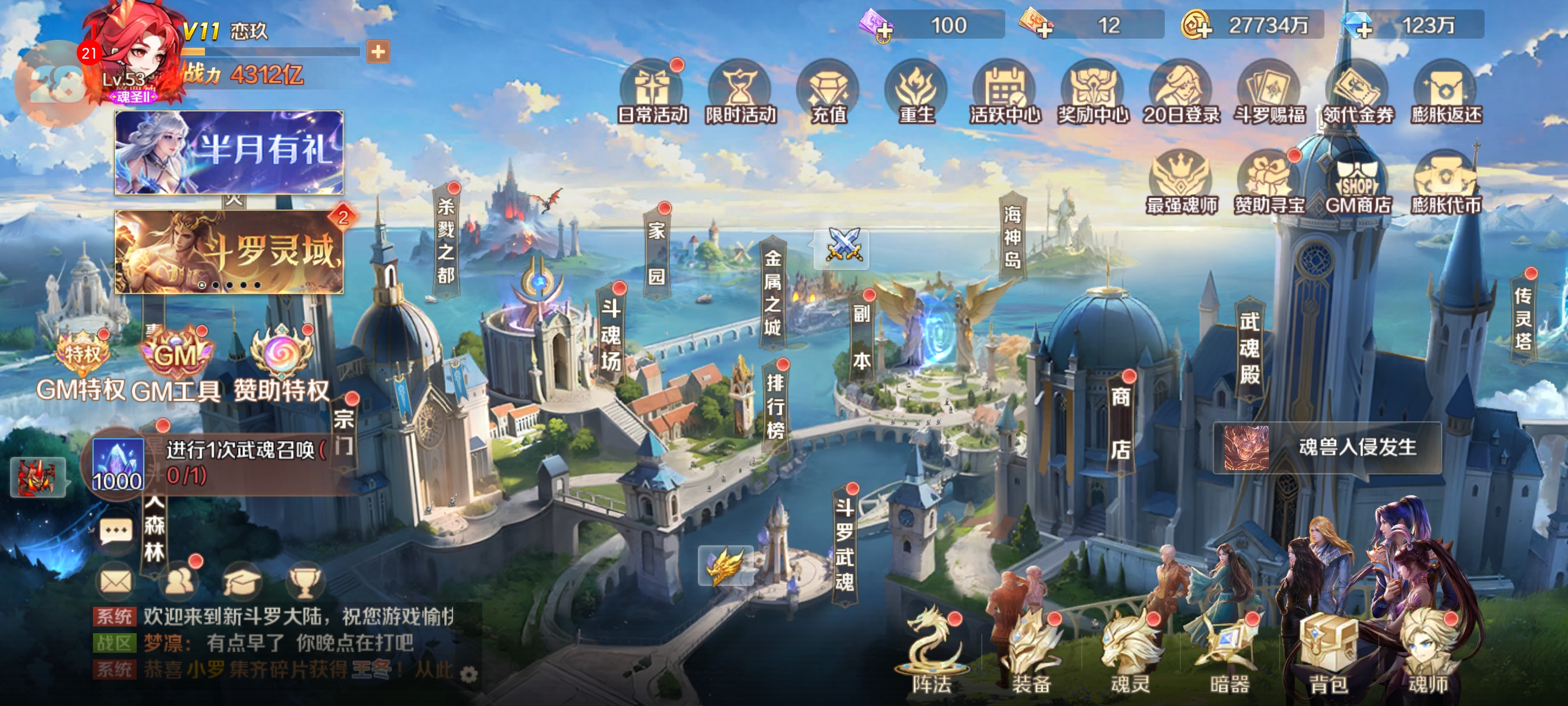Open the 限时活动 limited-time events

(x=740, y=92)
